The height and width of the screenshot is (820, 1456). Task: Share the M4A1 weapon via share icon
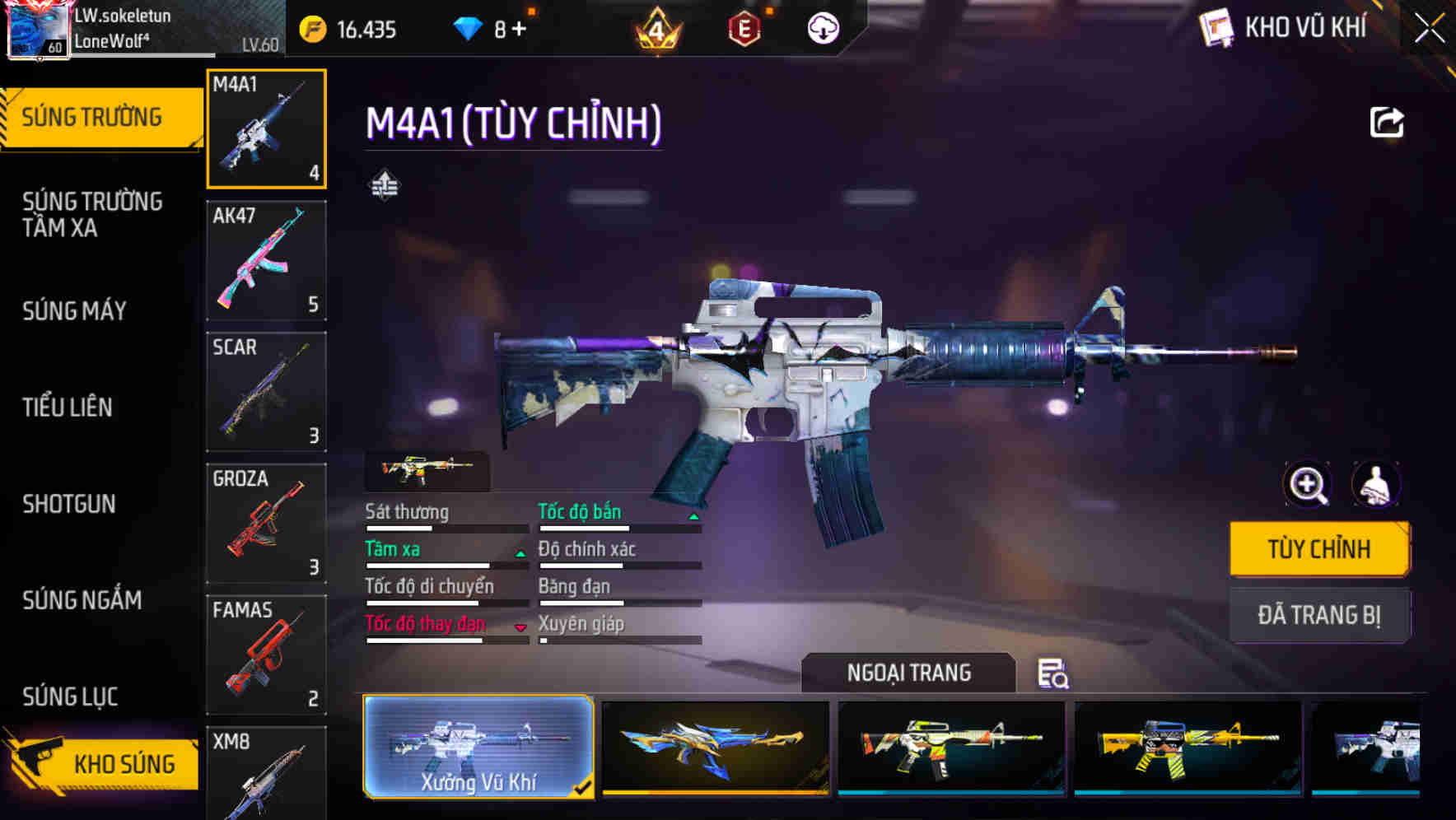coord(1388,122)
